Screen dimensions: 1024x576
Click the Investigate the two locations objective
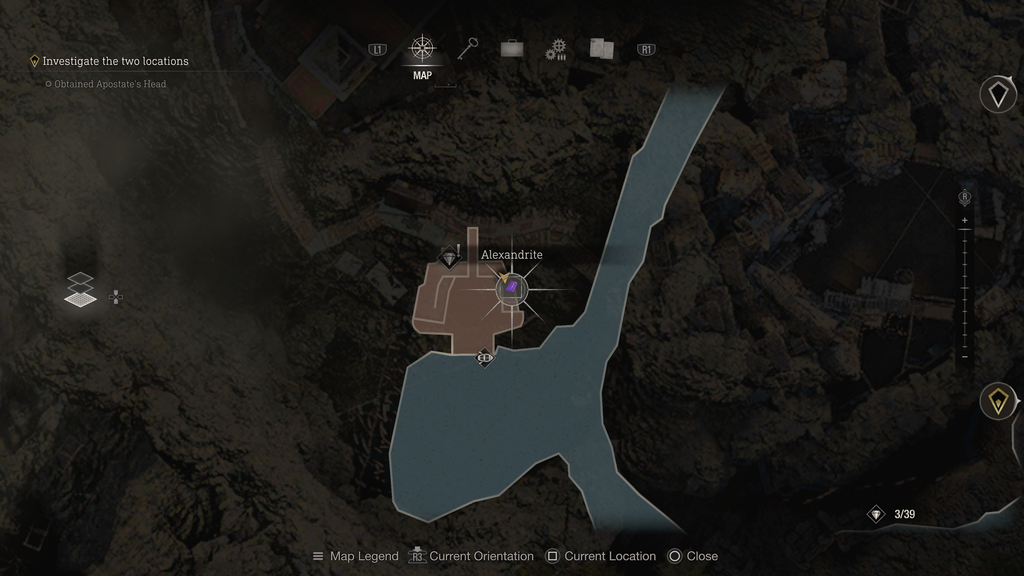coord(115,61)
